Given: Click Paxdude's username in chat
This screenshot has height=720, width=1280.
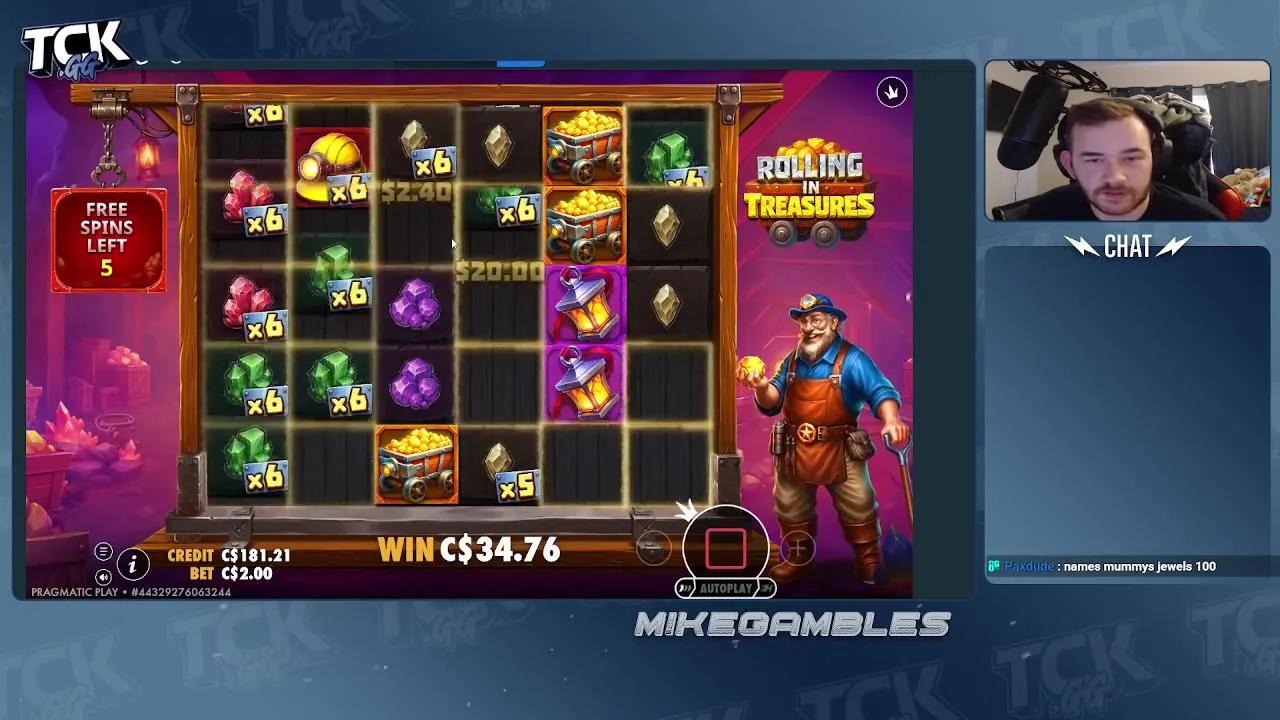Looking at the screenshot, I should (1028, 566).
